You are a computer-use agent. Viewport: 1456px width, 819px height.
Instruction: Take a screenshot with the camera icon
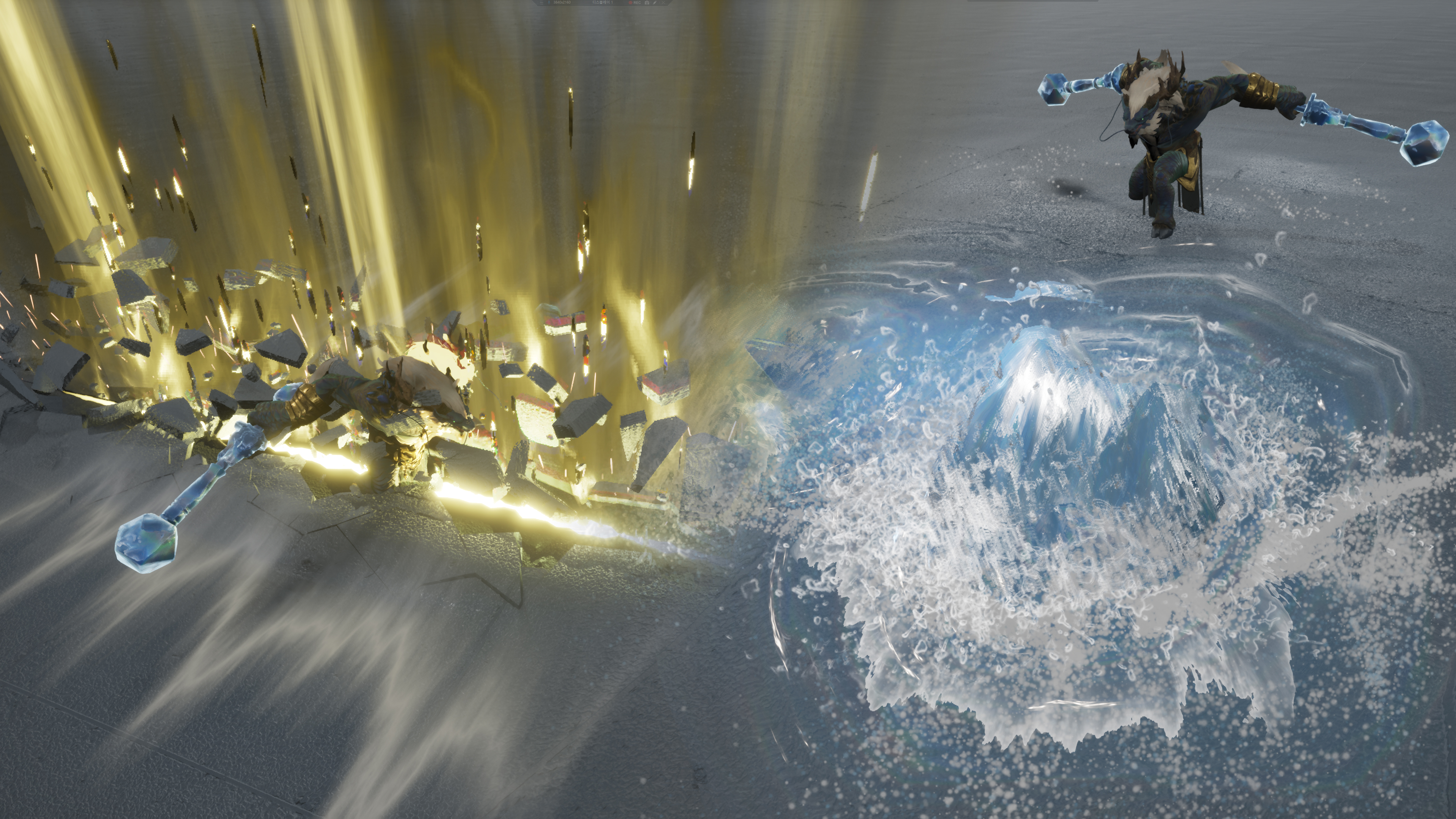pyautogui.click(x=646, y=3)
